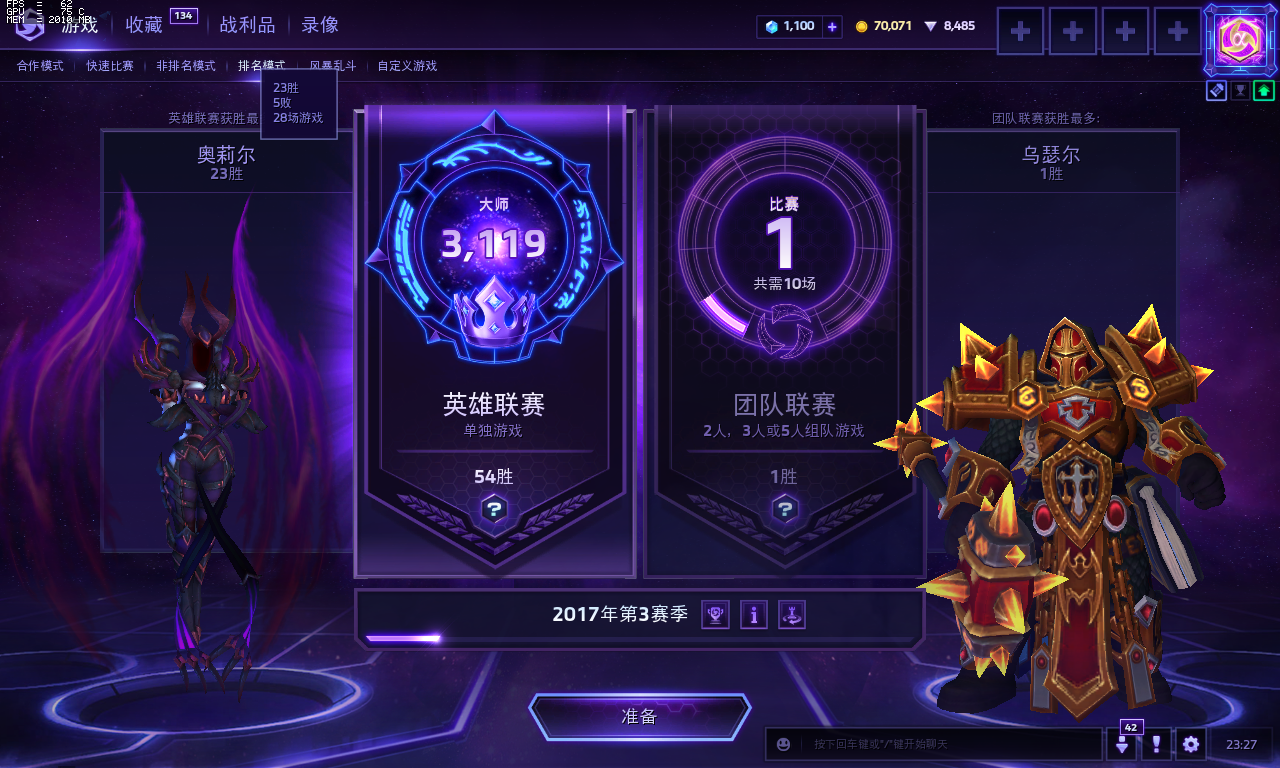Select the Team League mystery reward crest
Screen dimensions: 1280x768
785,510
